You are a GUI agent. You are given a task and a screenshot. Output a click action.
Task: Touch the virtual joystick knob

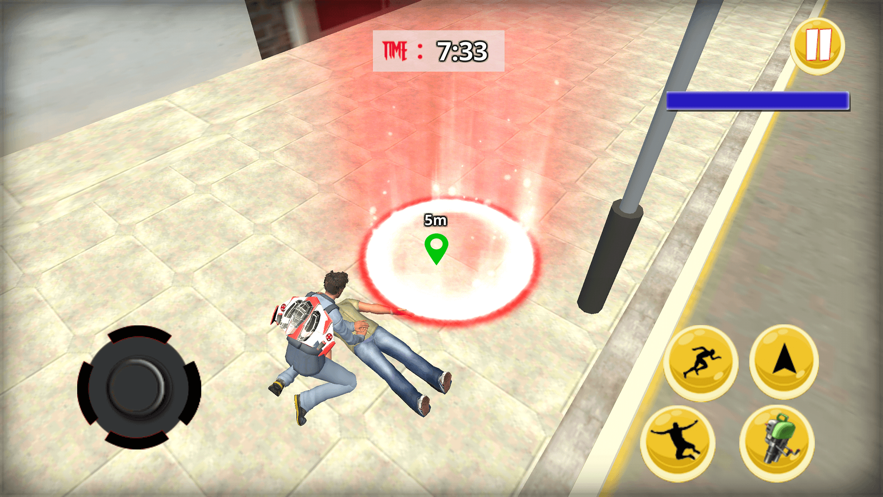click(x=138, y=386)
